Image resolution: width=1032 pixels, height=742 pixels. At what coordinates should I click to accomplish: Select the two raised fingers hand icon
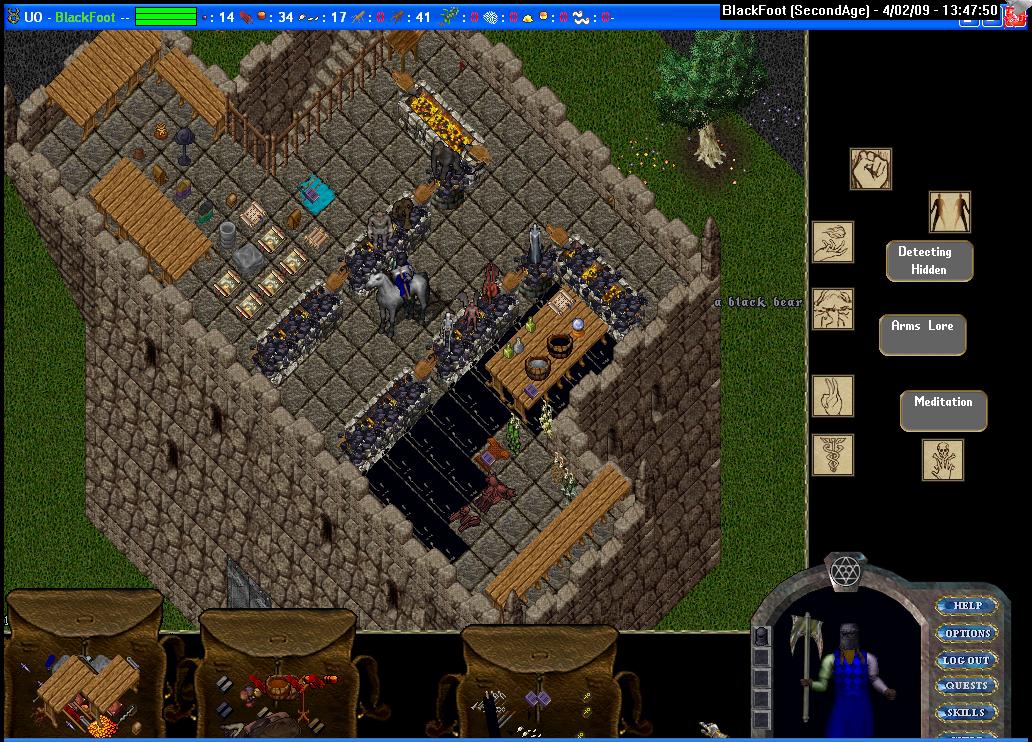pos(832,396)
